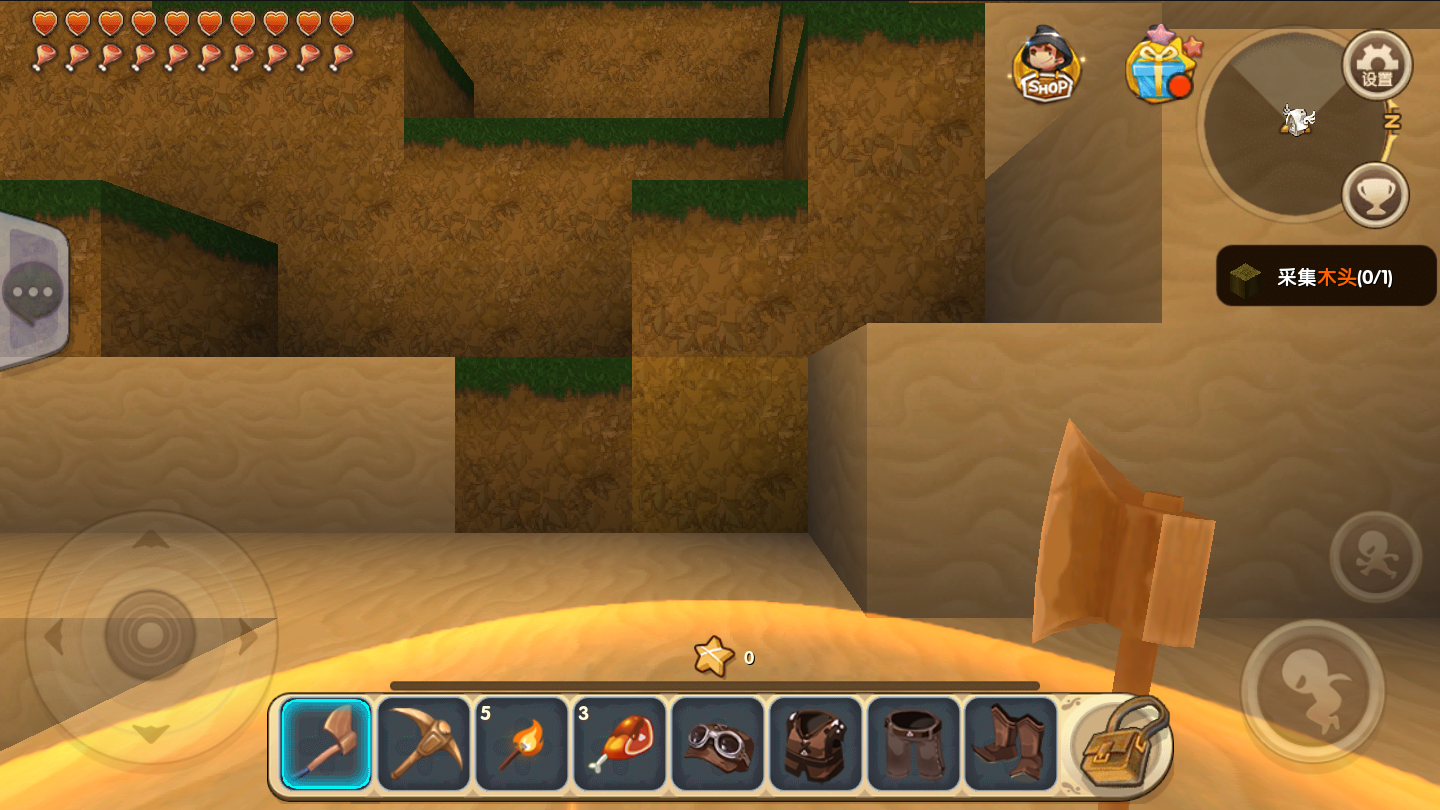Select the pickaxe hotbar slot
1440x810 pixels.
pos(424,744)
